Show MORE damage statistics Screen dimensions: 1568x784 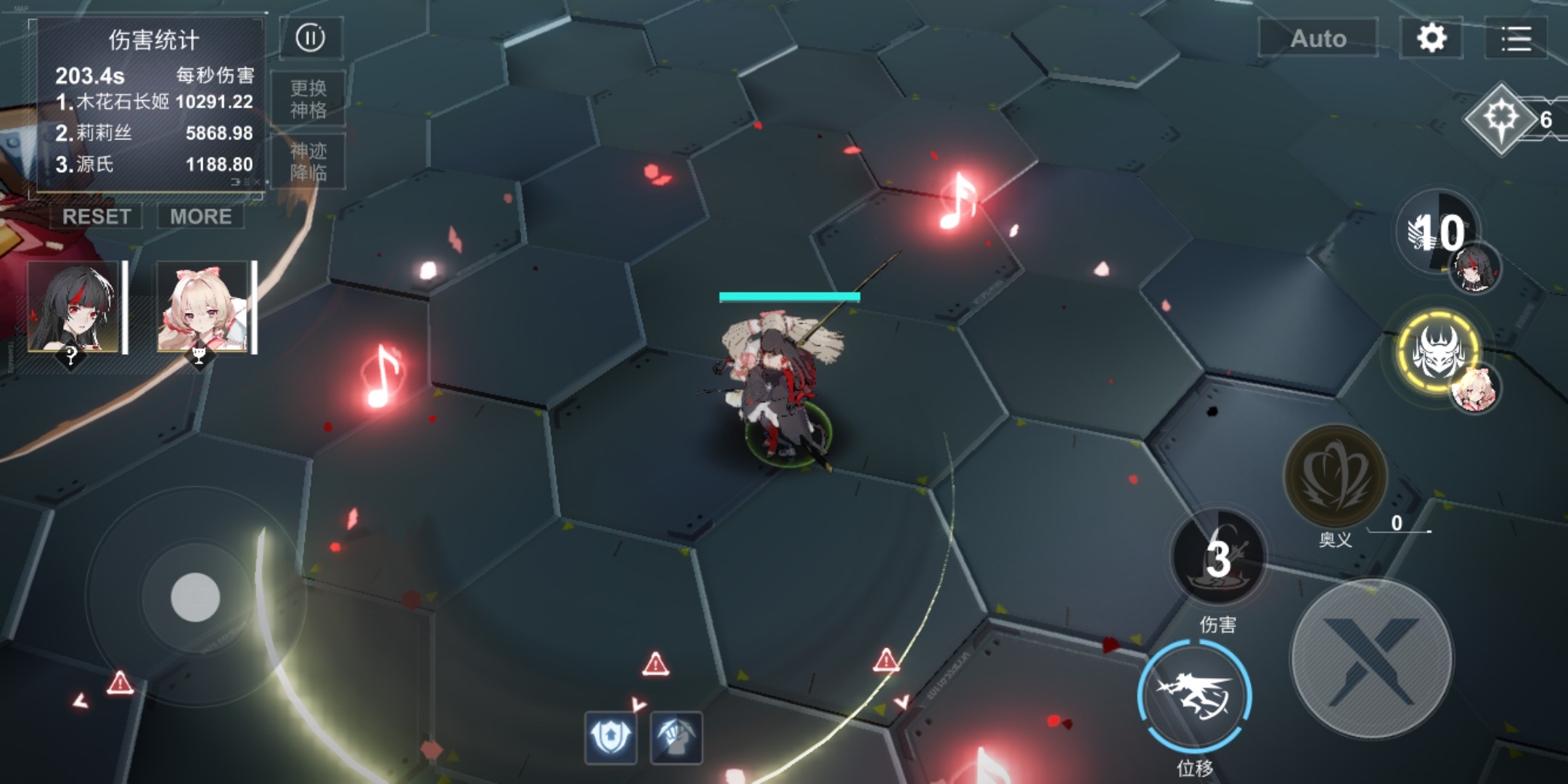pyautogui.click(x=200, y=216)
